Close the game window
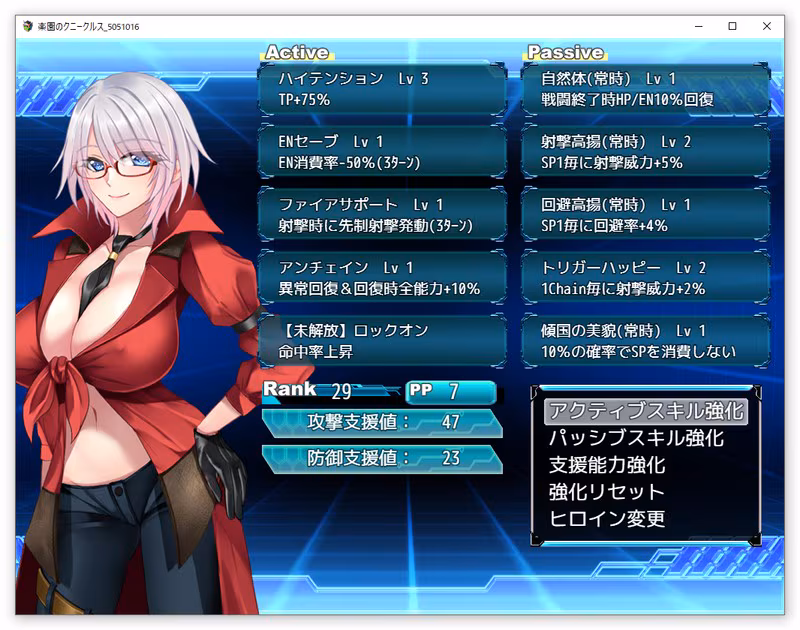The width and height of the screenshot is (800, 630). click(x=768, y=27)
